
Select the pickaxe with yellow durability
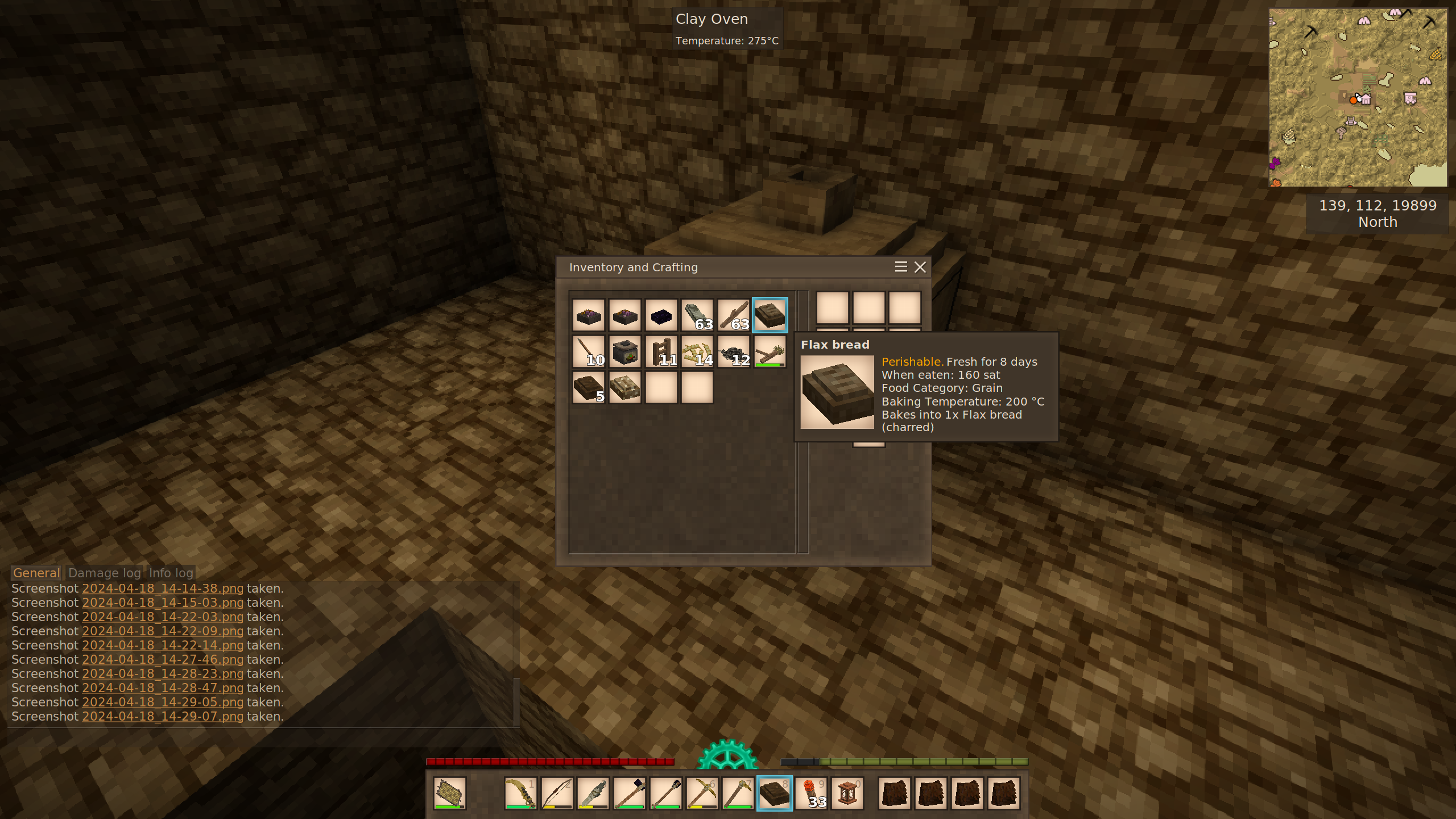tap(702, 793)
